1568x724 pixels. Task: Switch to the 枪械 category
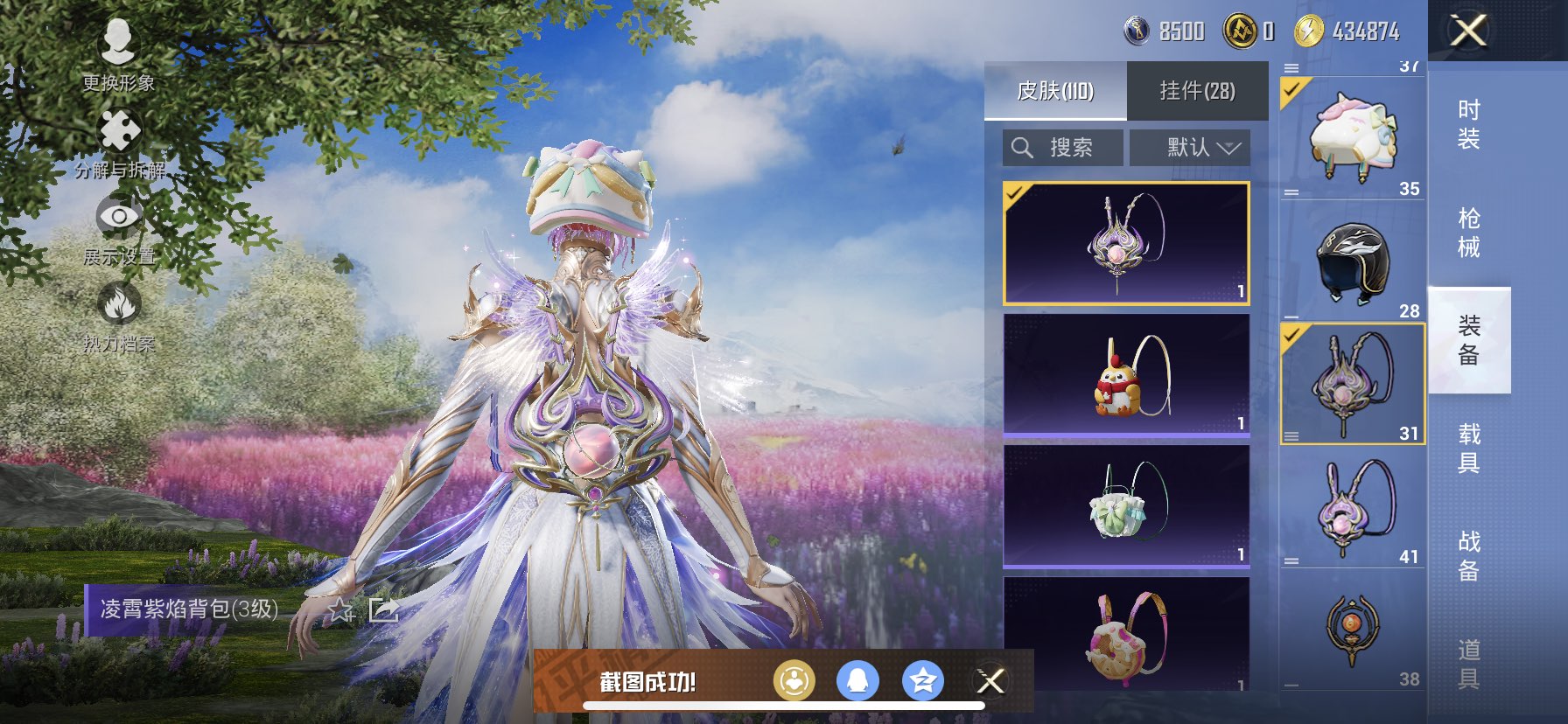(1469, 233)
